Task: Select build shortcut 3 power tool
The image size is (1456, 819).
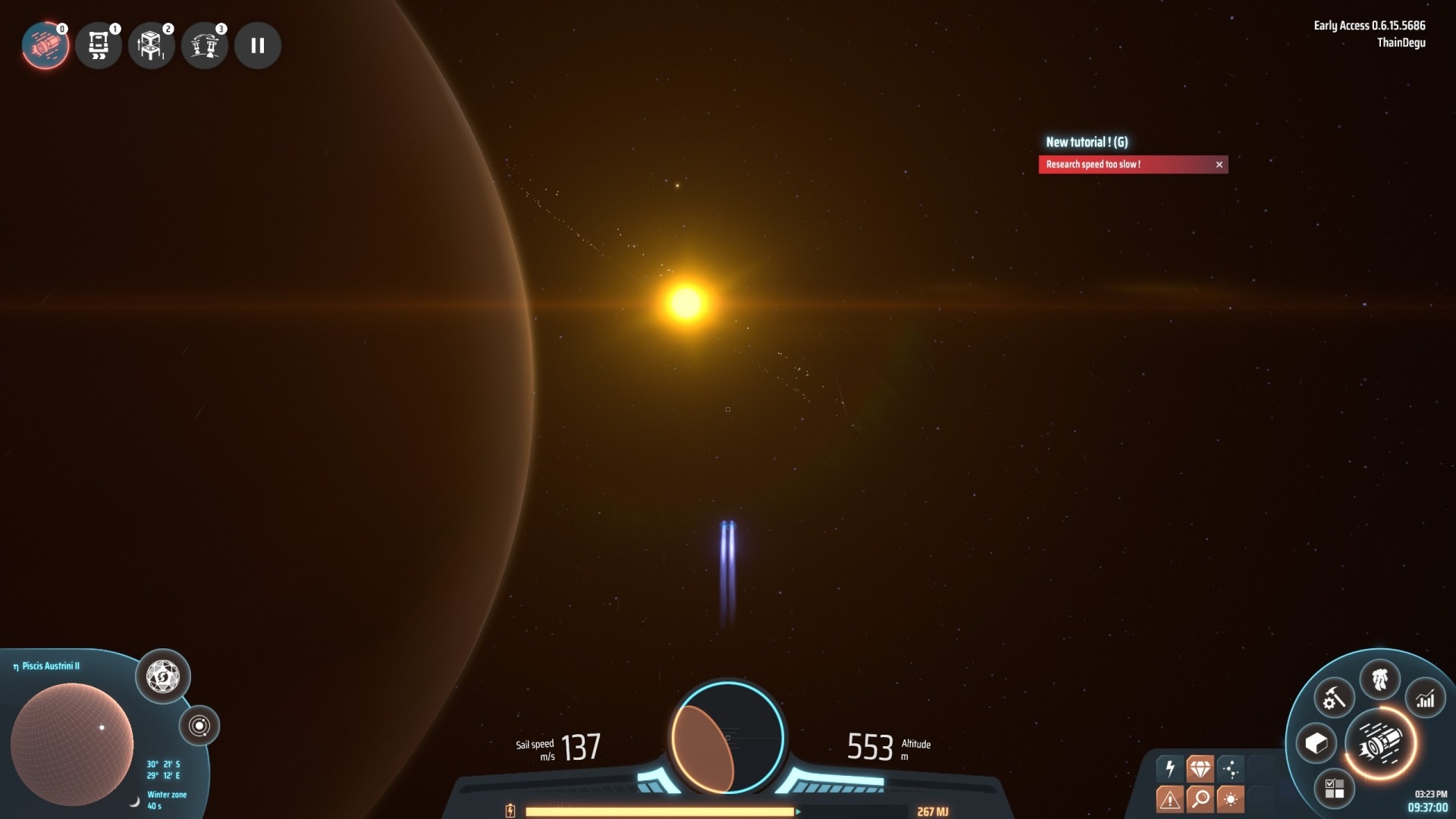Action: (205, 45)
